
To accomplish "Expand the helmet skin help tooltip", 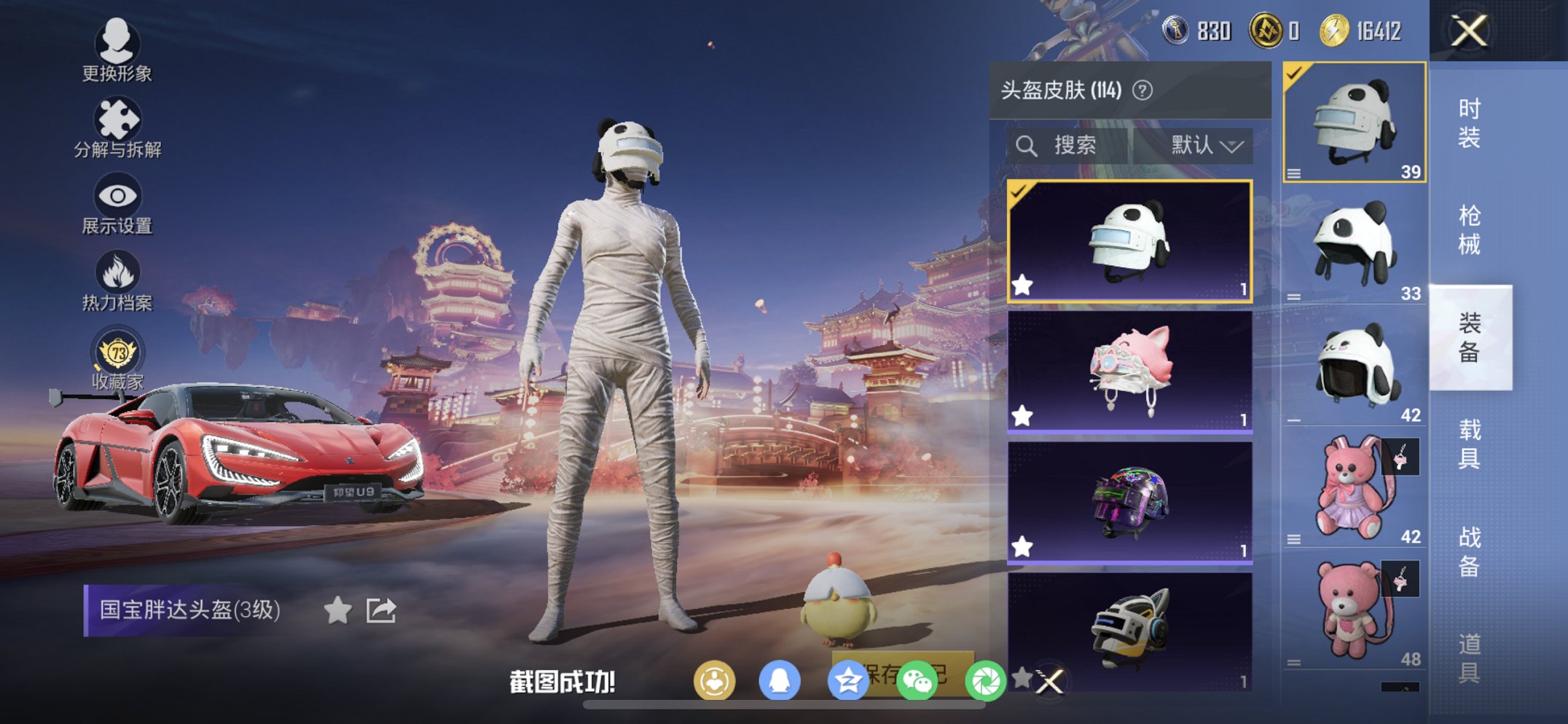I will click(x=1144, y=90).
